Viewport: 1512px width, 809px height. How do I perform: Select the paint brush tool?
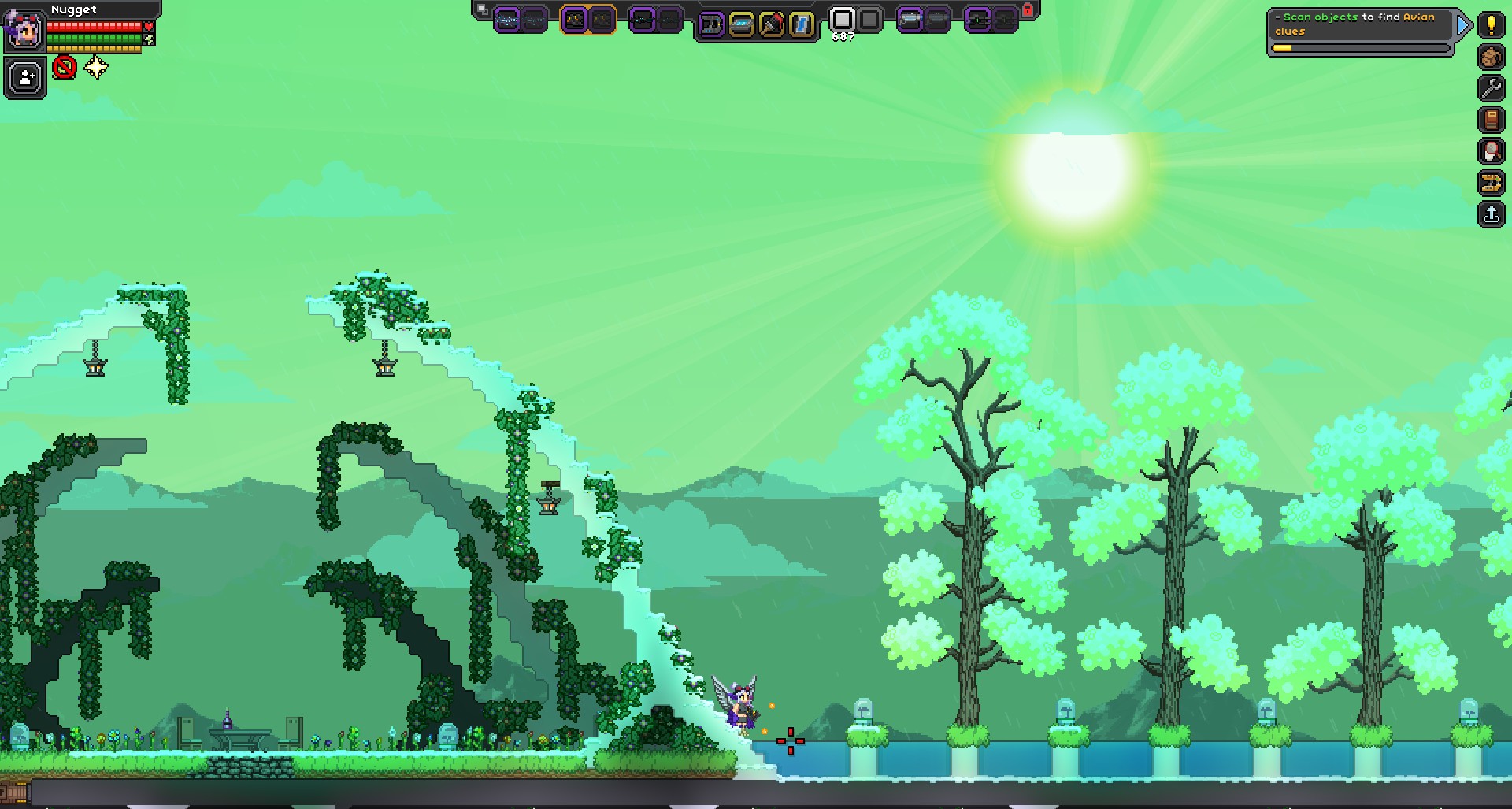pyautogui.click(x=771, y=24)
